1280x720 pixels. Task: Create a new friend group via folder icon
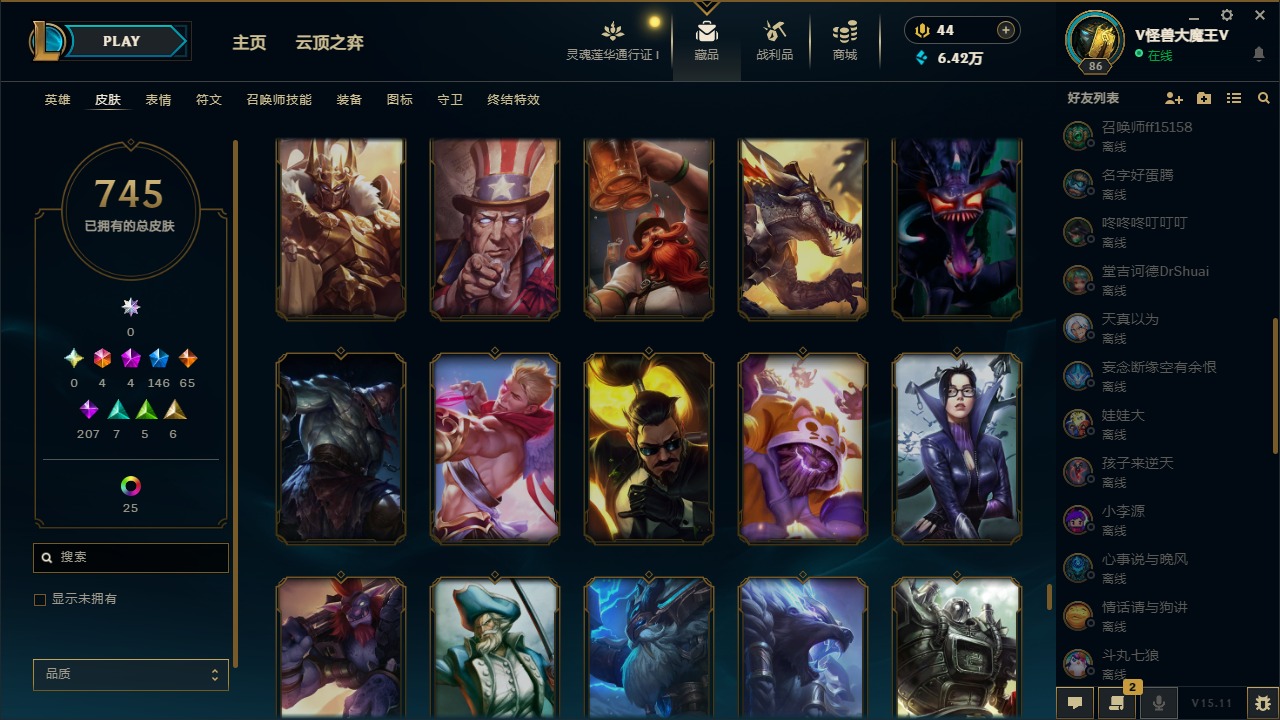pyautogui.click(x=1203, y=97)
